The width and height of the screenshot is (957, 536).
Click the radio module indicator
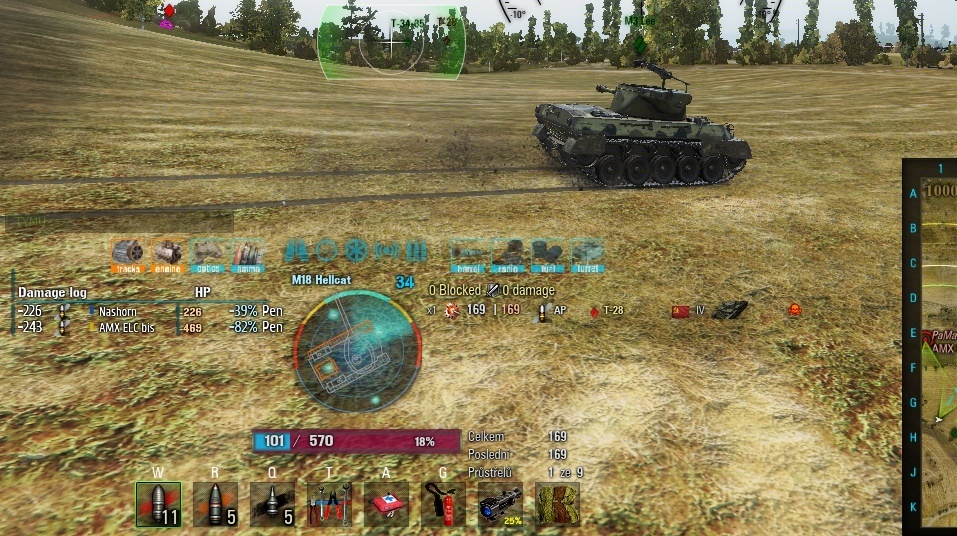[x=507, y=254]
